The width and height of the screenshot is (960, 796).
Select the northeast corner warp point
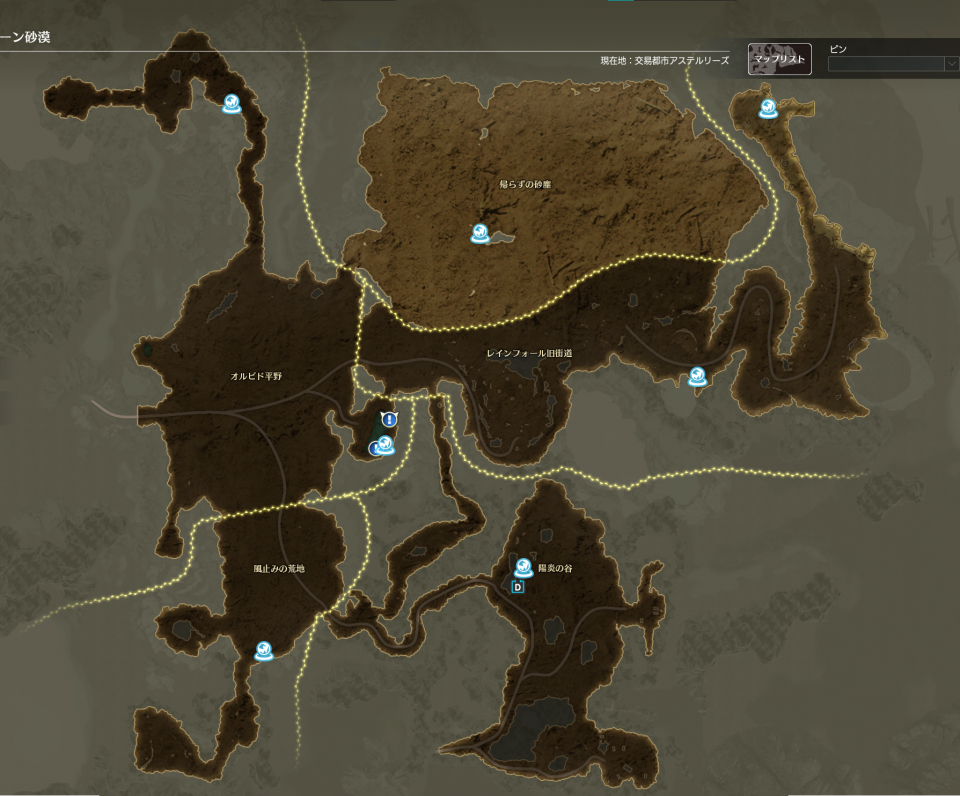[767, 108]
